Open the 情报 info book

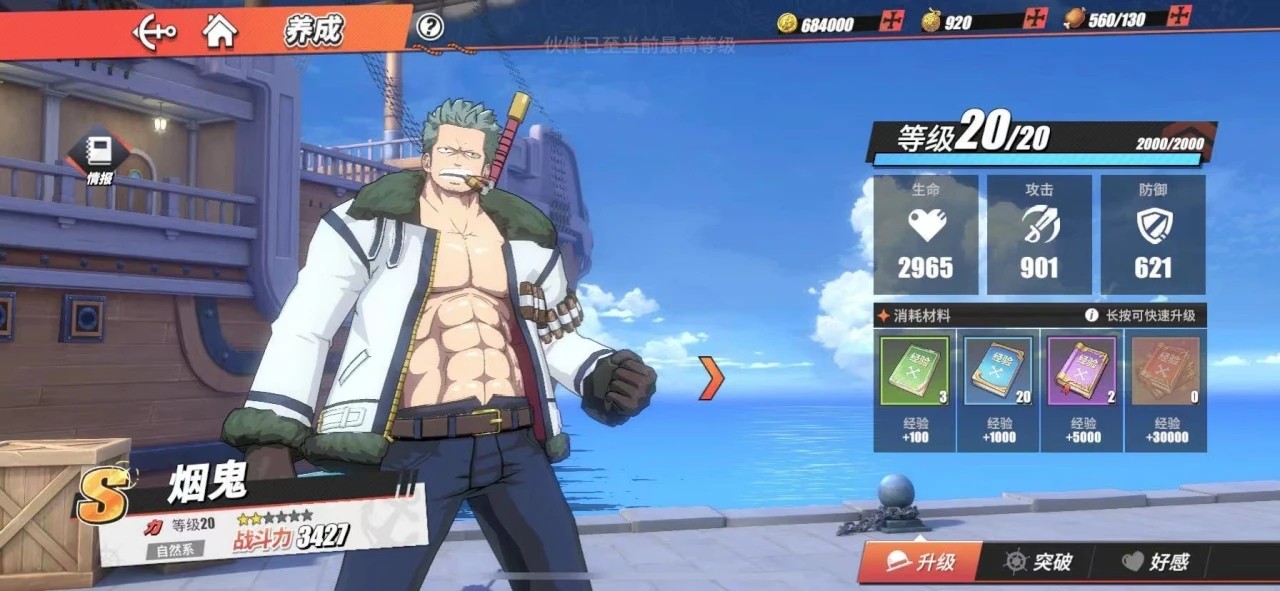point(99,157)
